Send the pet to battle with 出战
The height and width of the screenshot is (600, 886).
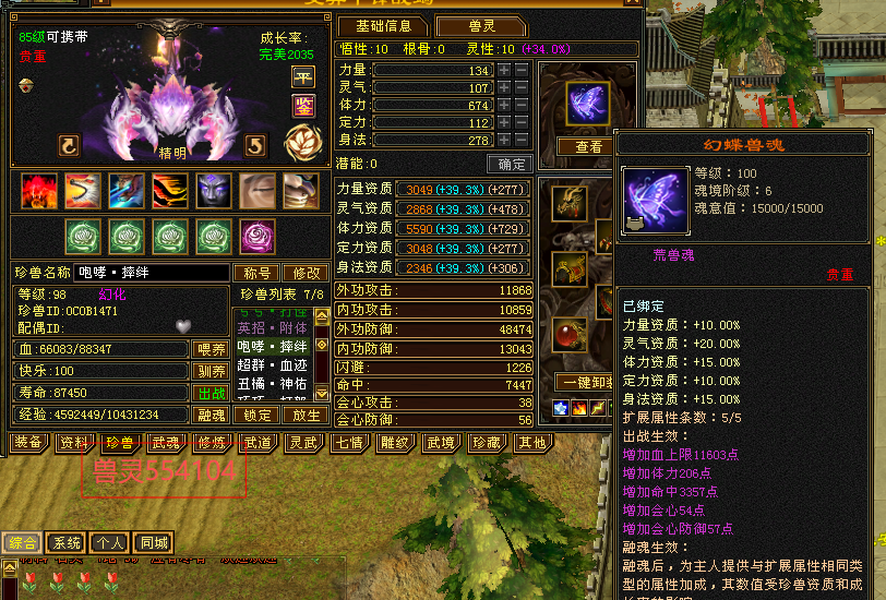tap(209, 393)
